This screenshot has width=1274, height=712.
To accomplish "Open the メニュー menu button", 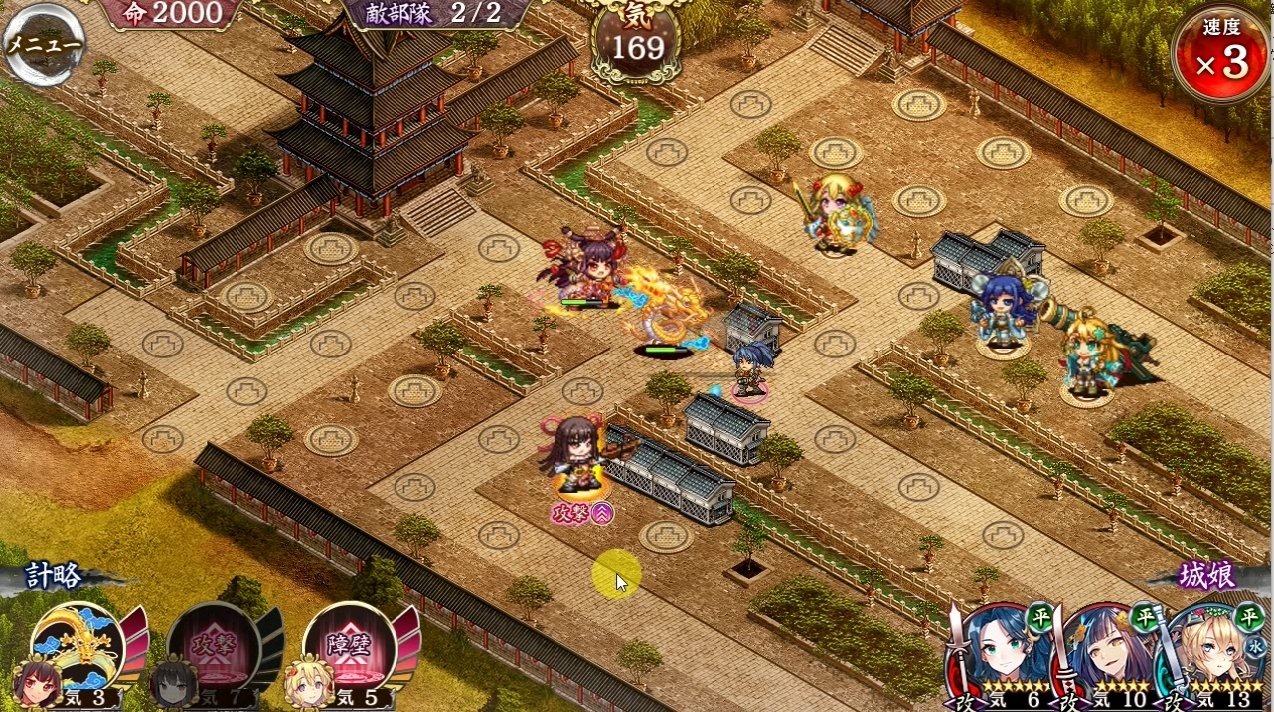I will click(43, 44).
